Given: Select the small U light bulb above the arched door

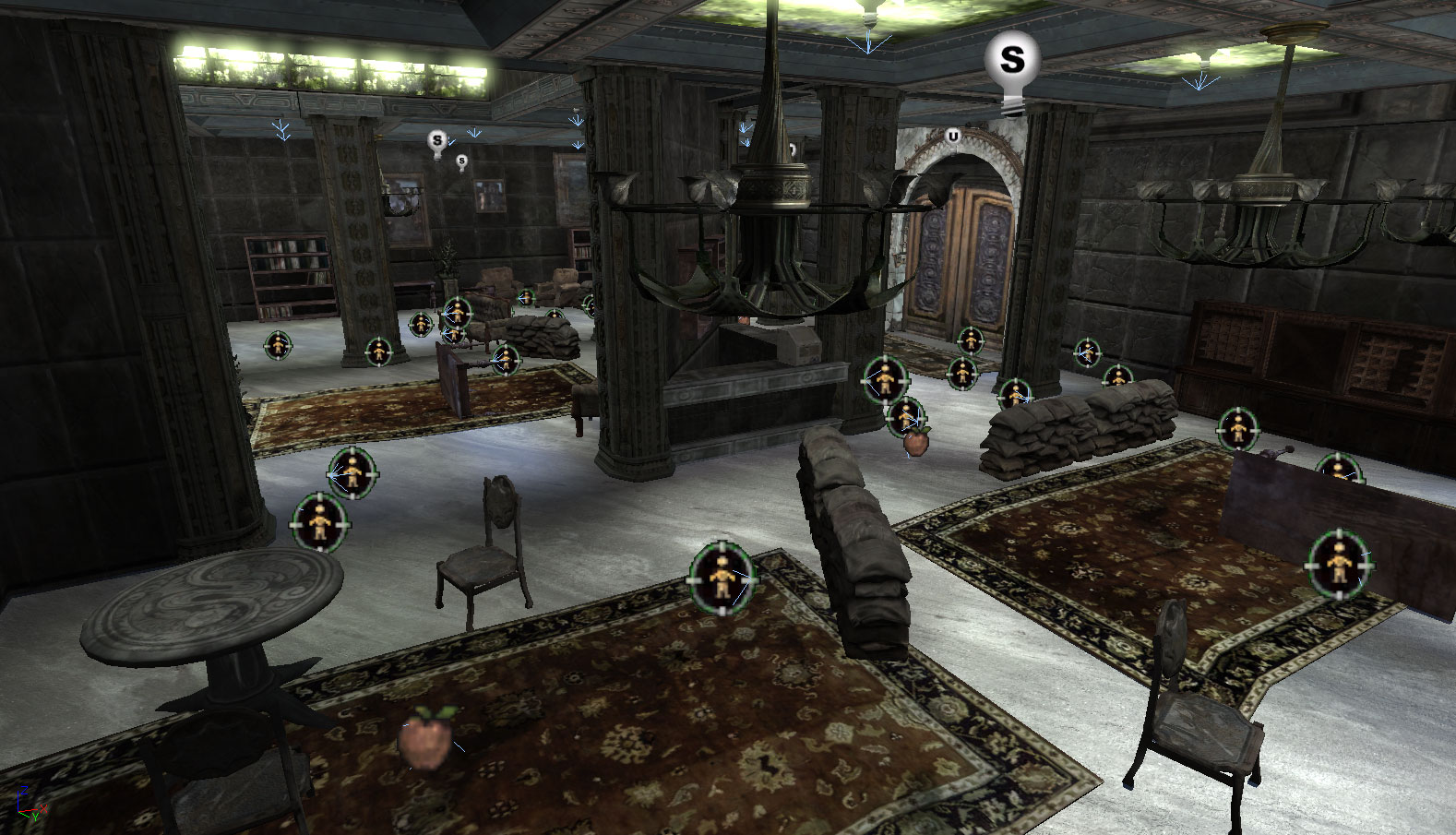Looking at the screenshot, I should [953, 137].
